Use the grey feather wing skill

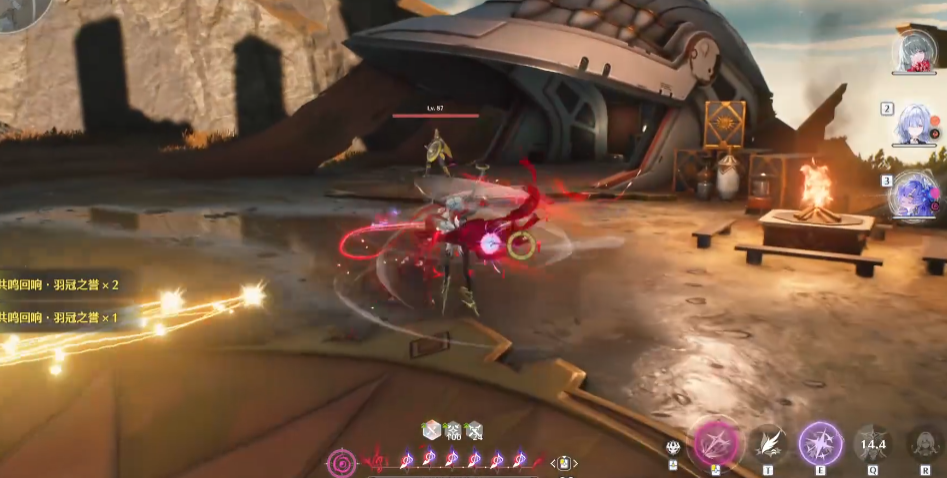coord(768,442)
